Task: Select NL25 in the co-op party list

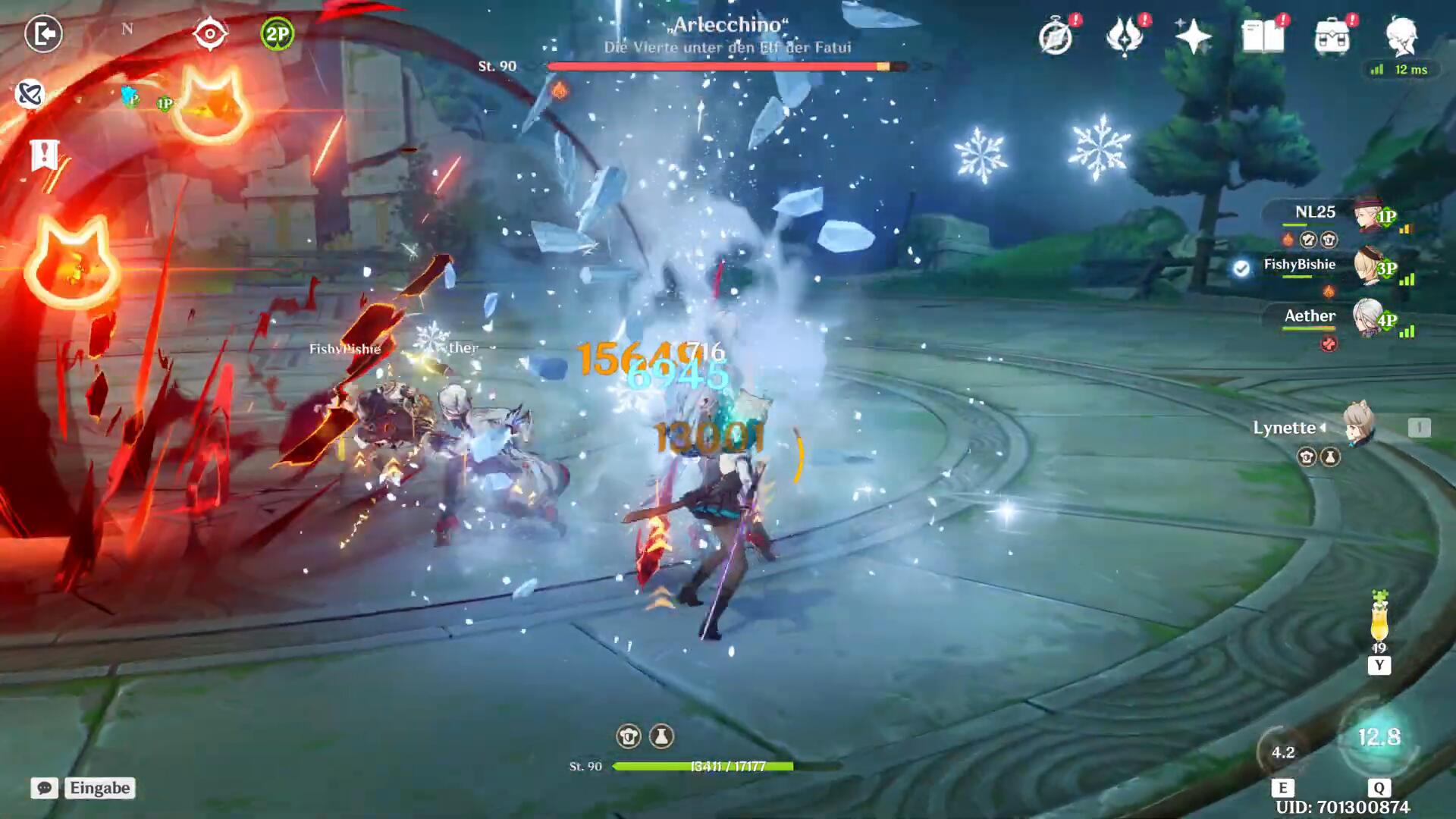Action: [1315, 213]
